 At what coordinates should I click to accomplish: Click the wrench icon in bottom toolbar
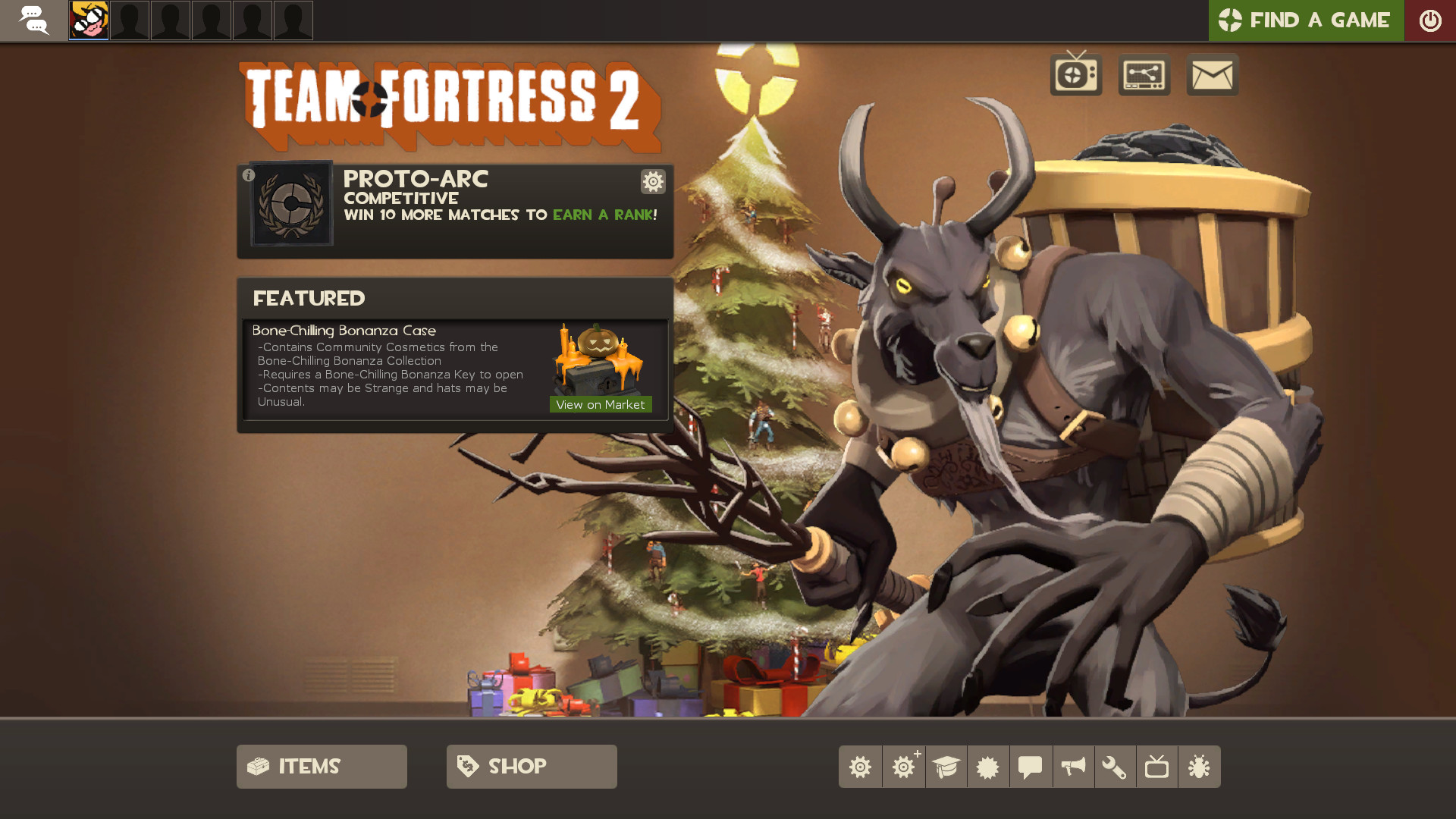1116,766
